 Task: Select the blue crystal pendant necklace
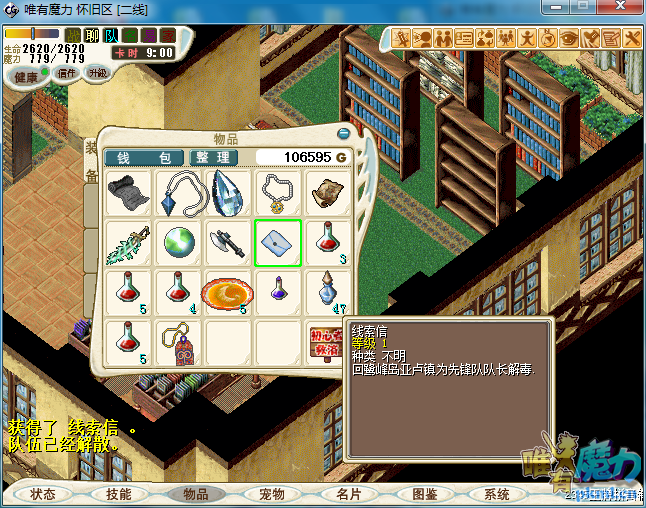[177, 193]
